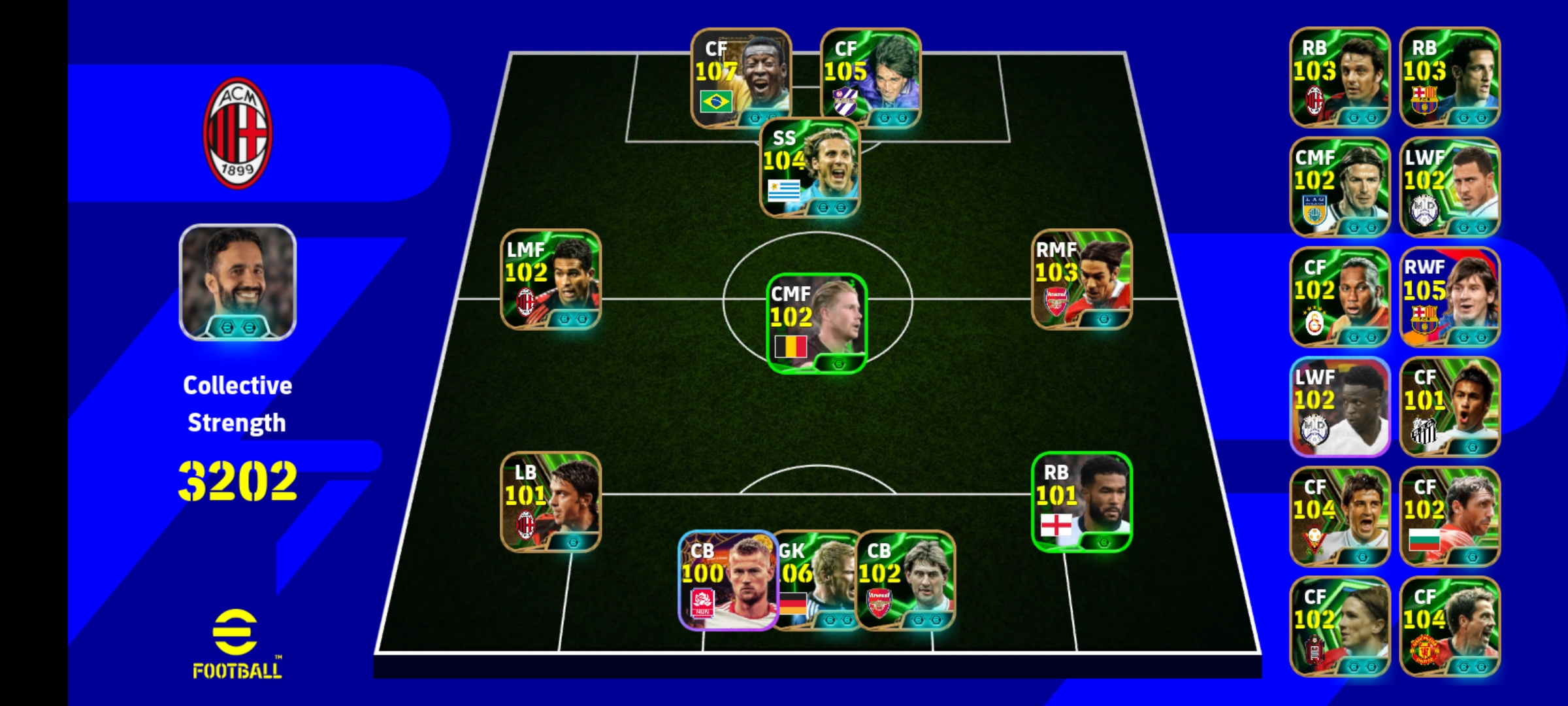This screenshot has width=1568, height=706.
Task: Choose the CF 101 substitute card
Action: (1450, 407)
